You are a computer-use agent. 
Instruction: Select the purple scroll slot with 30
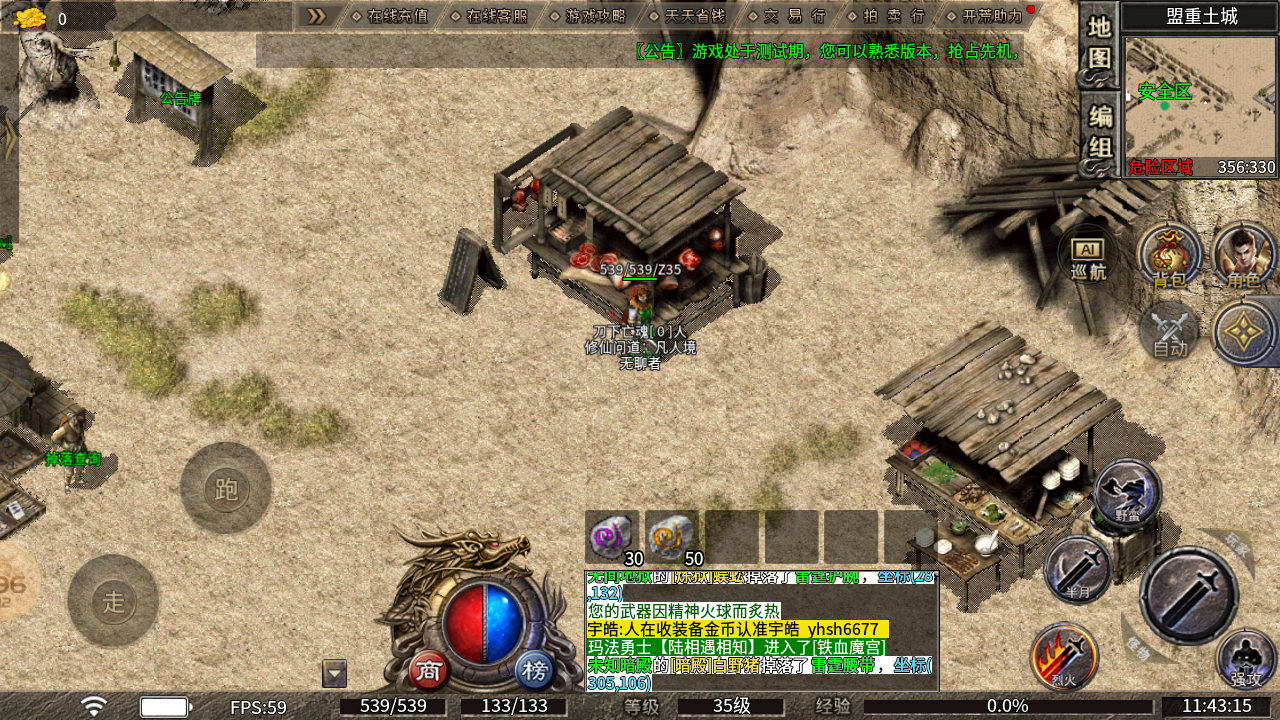(x=612, y=537)
